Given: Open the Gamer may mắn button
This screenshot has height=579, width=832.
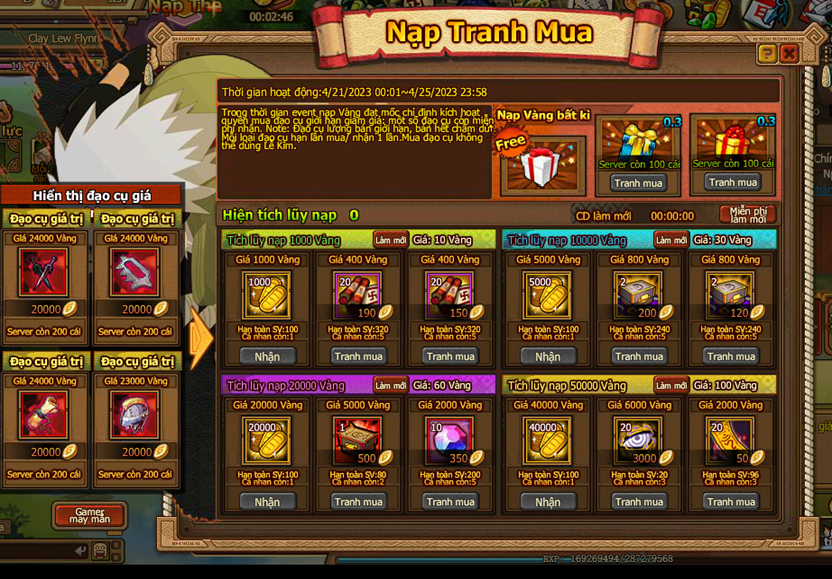Looking at the screenshot, I should [89, 516].
